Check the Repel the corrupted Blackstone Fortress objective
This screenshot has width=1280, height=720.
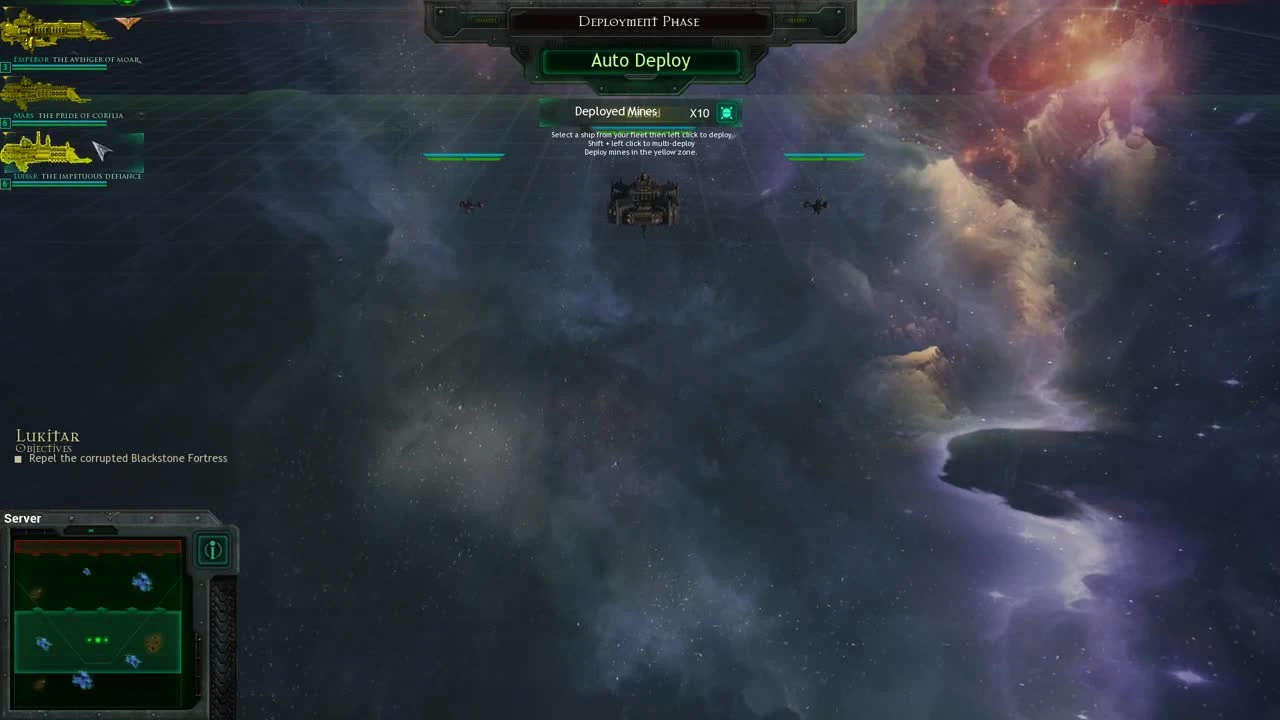pyautogui.click(x=129, y=458)
